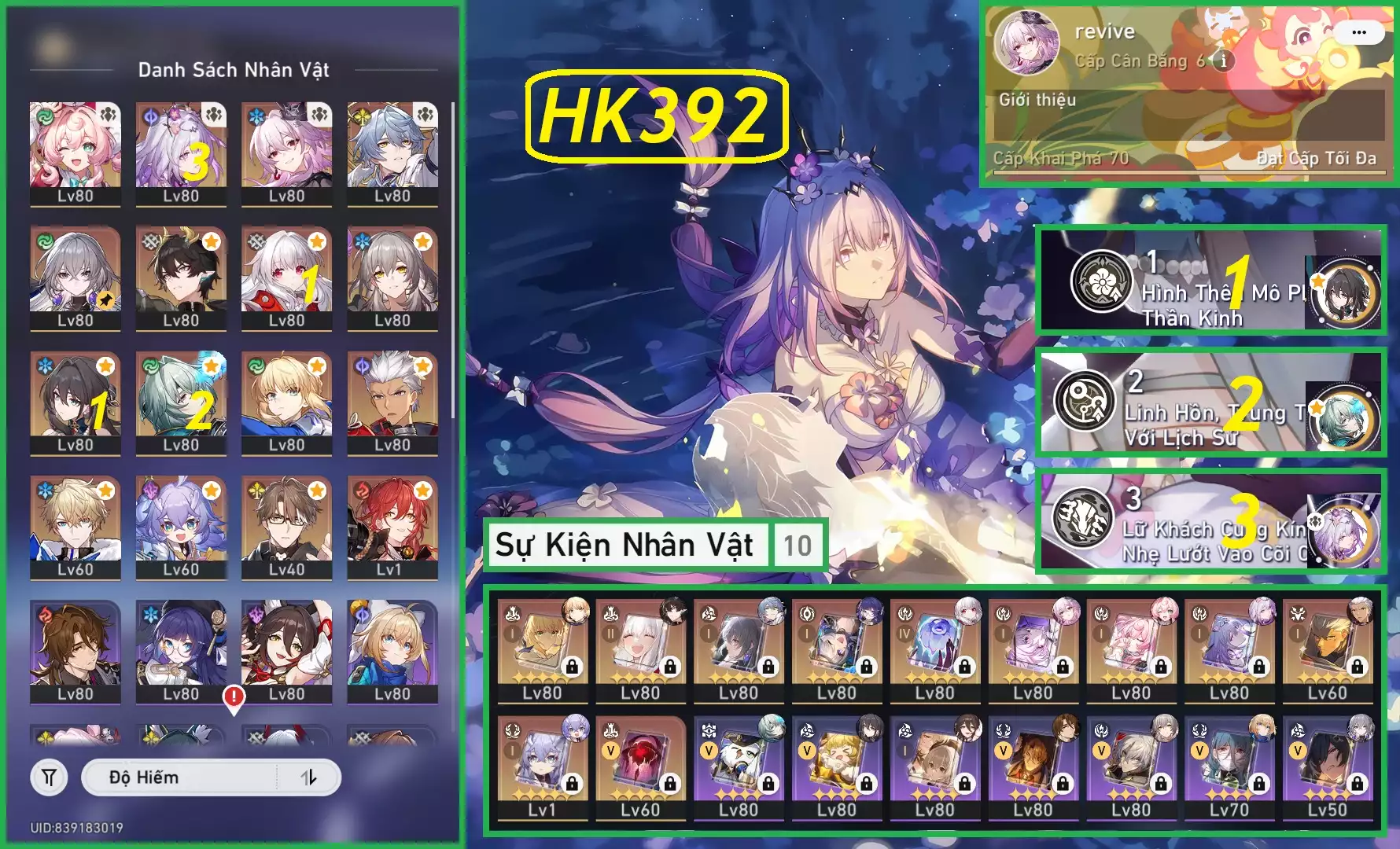Open the filter funnel button
This screenshot has height=849, width=1400.
point(49,777)
